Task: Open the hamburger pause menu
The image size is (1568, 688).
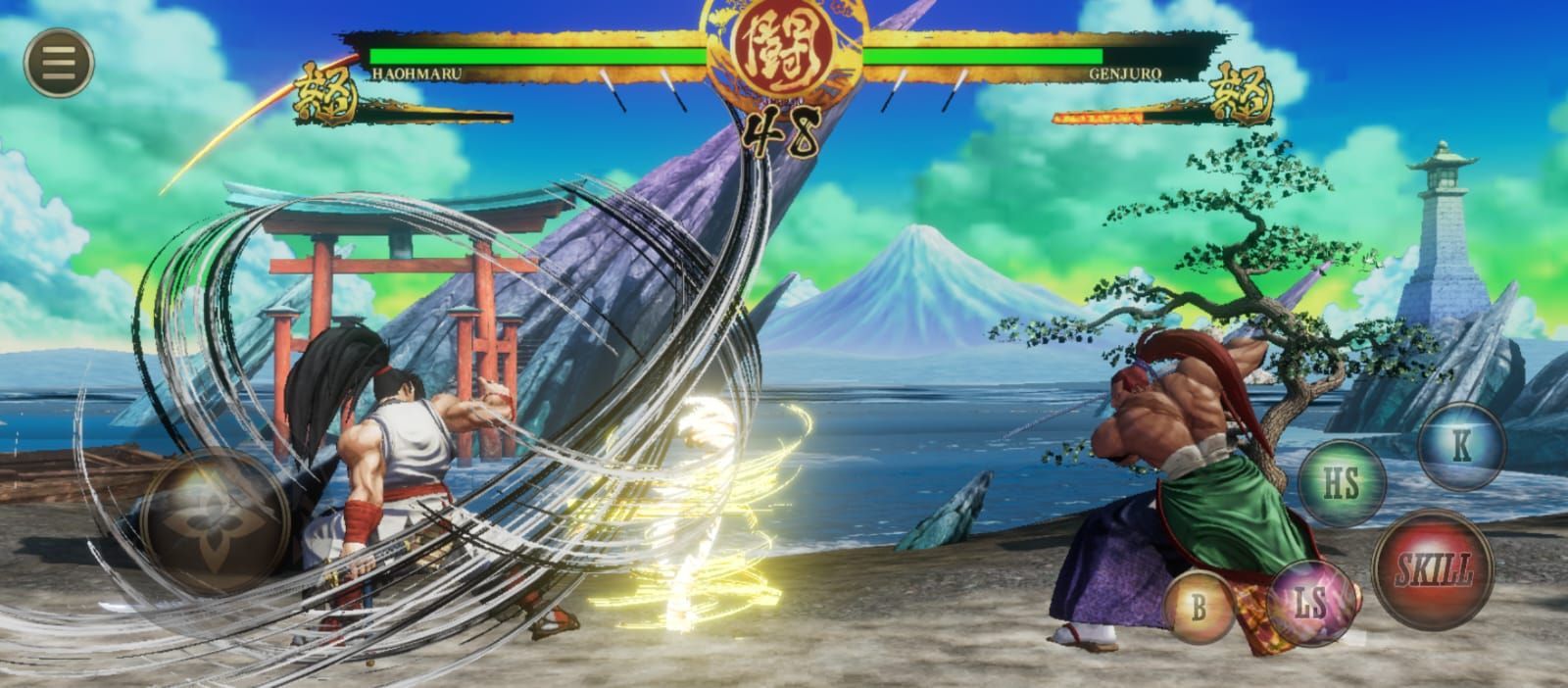Action: [x=59, y=63]
